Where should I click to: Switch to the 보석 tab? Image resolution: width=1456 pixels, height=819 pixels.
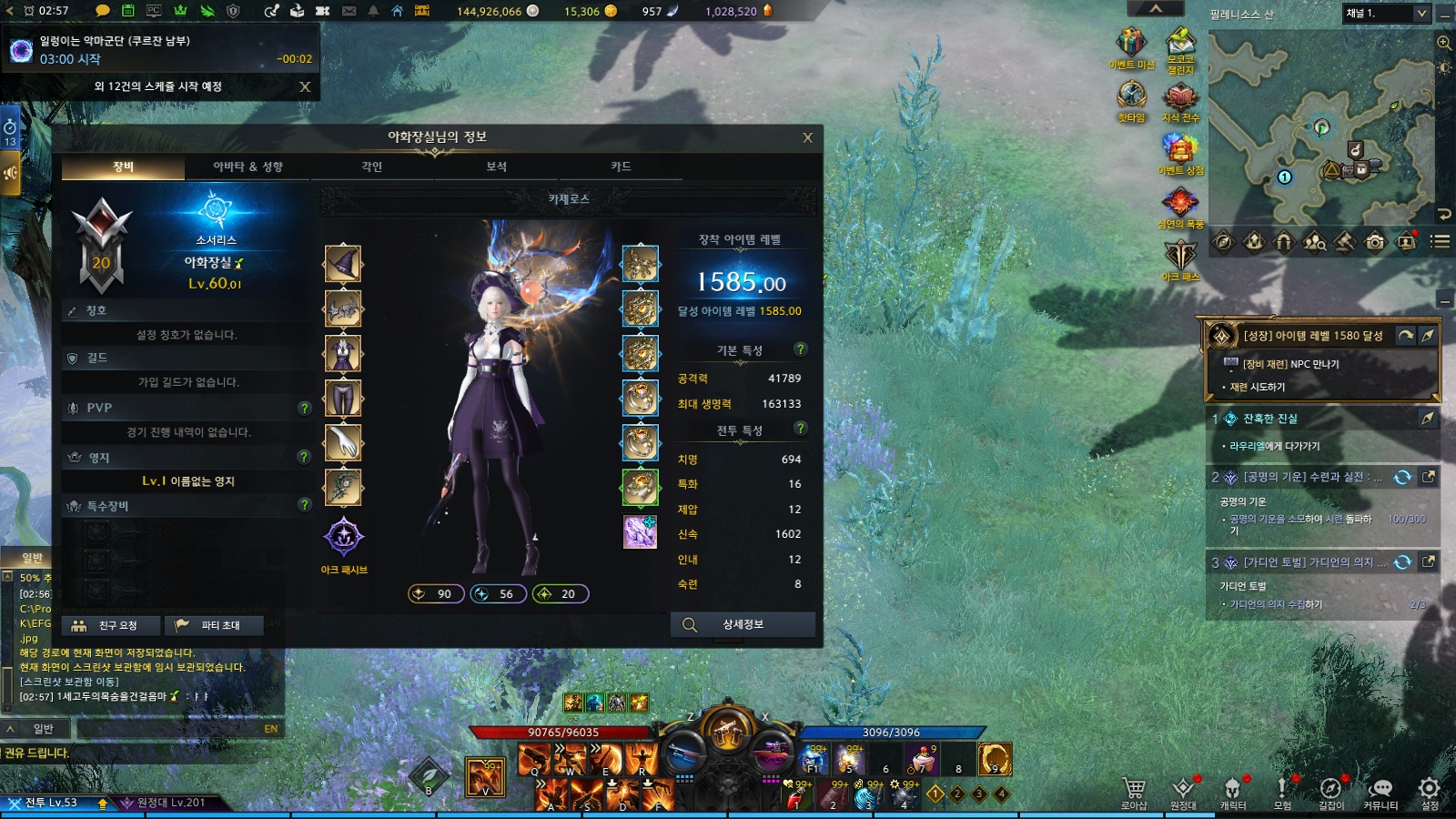(496, 167)
